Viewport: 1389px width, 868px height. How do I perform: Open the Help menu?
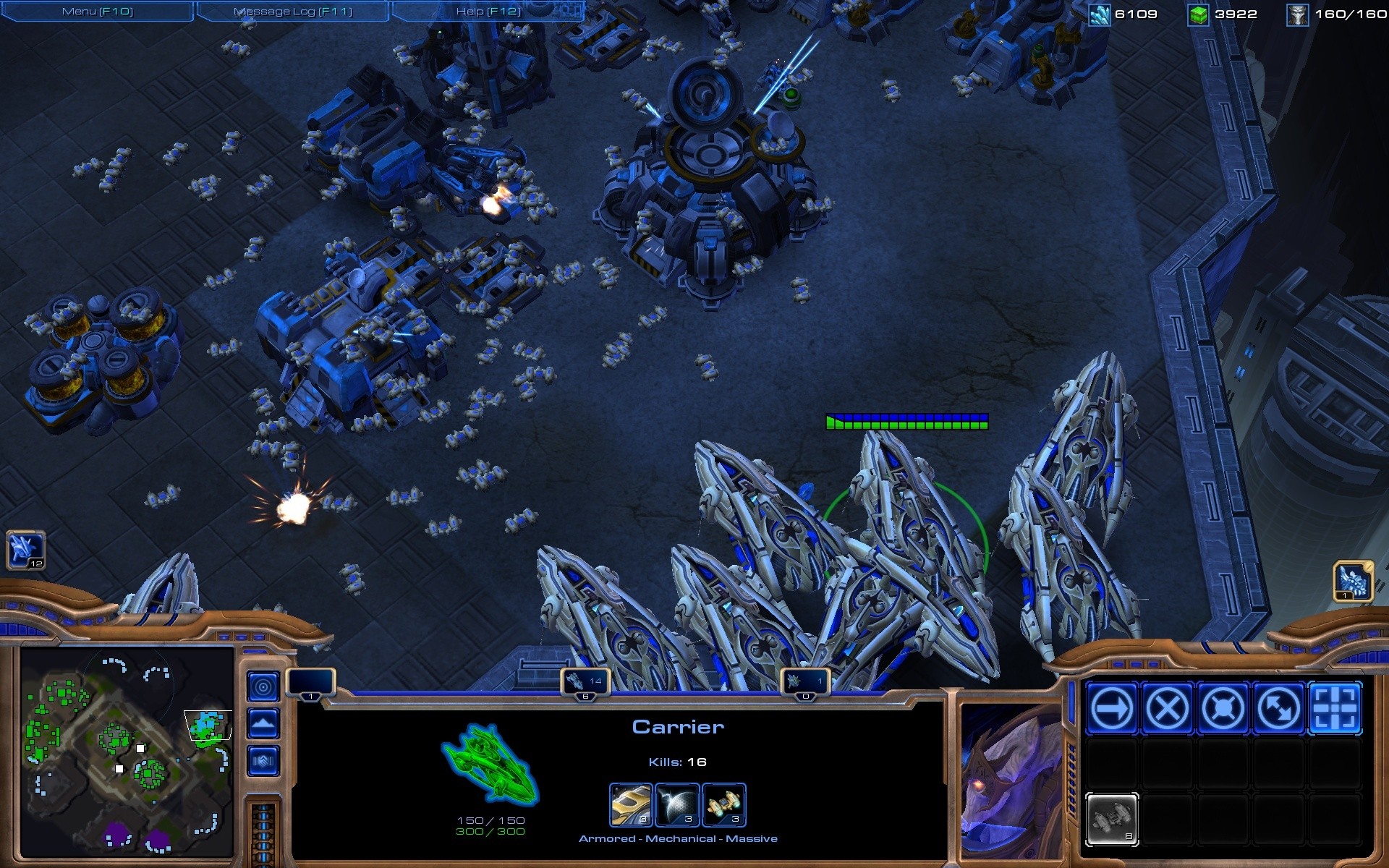pos(488,12)
